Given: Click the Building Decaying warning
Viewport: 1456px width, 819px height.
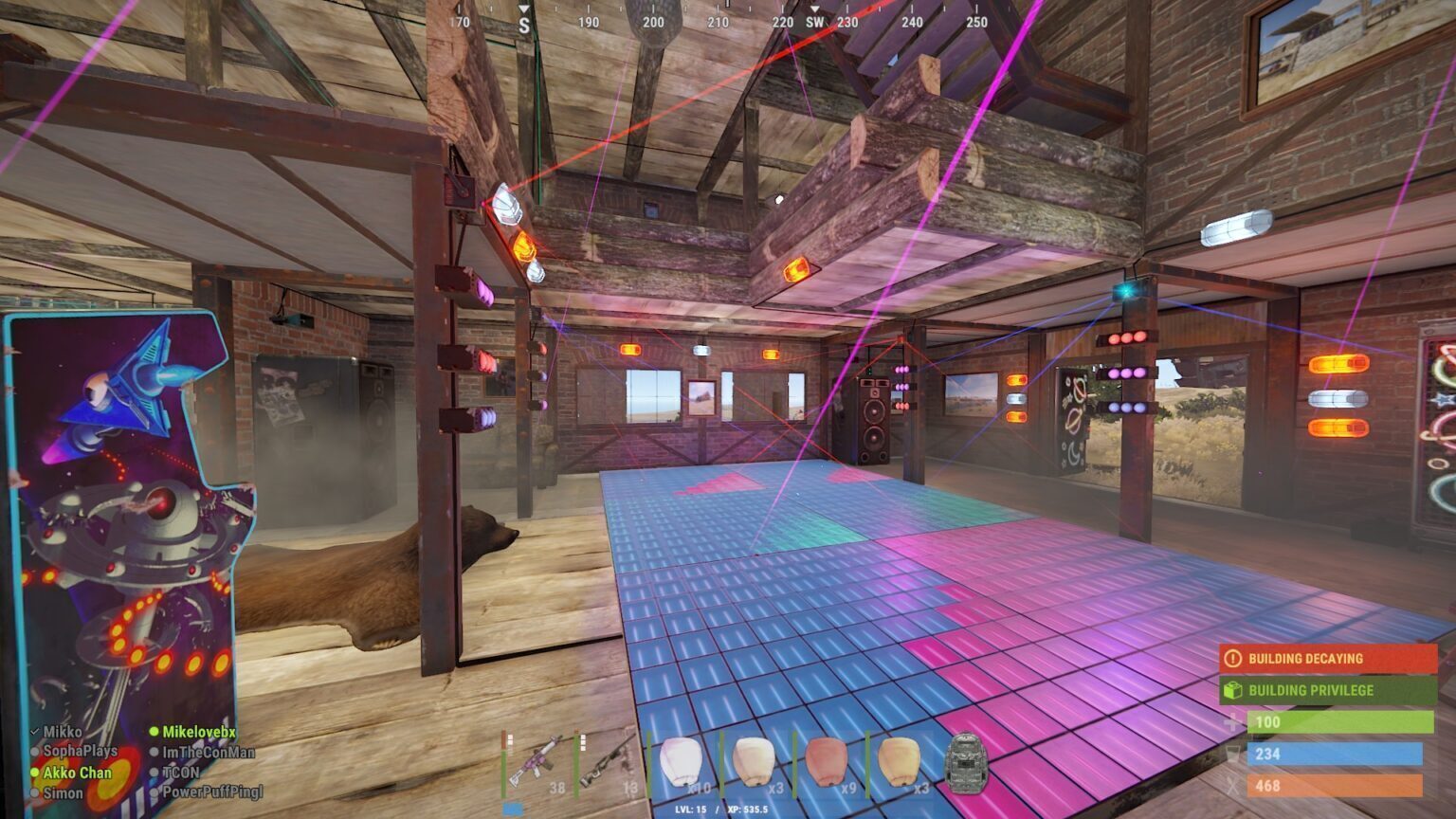Looking at the screenshot, I should coord(1327,659).
